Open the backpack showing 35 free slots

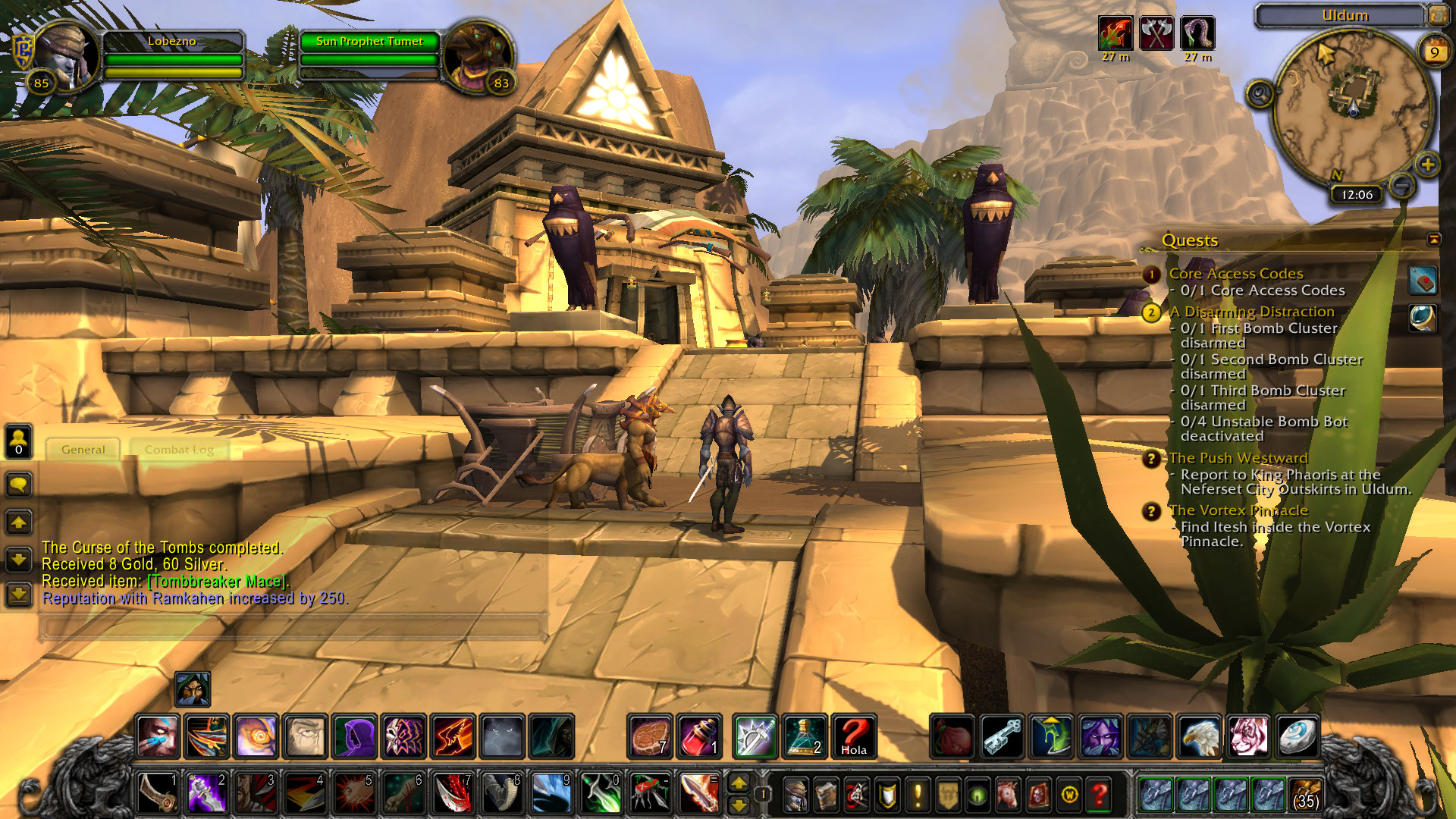(x=1305, y=794)
